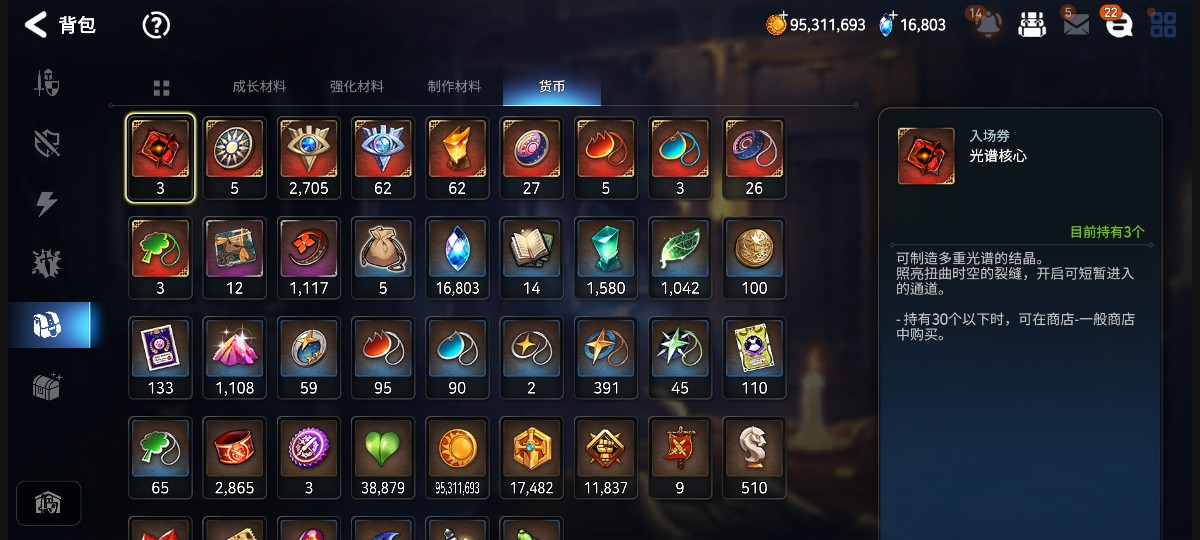Select the gold coin slot showing 95,311,693
This screenshot has height=540, width=1200.
click(458, 458)
